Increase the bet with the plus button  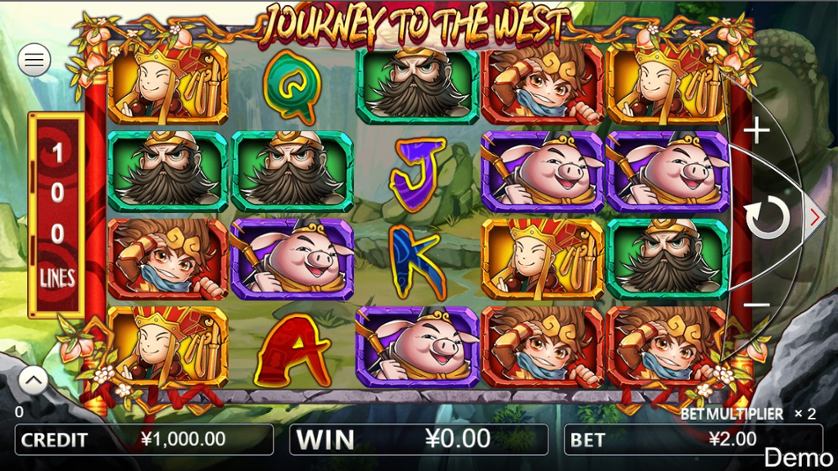759,130
